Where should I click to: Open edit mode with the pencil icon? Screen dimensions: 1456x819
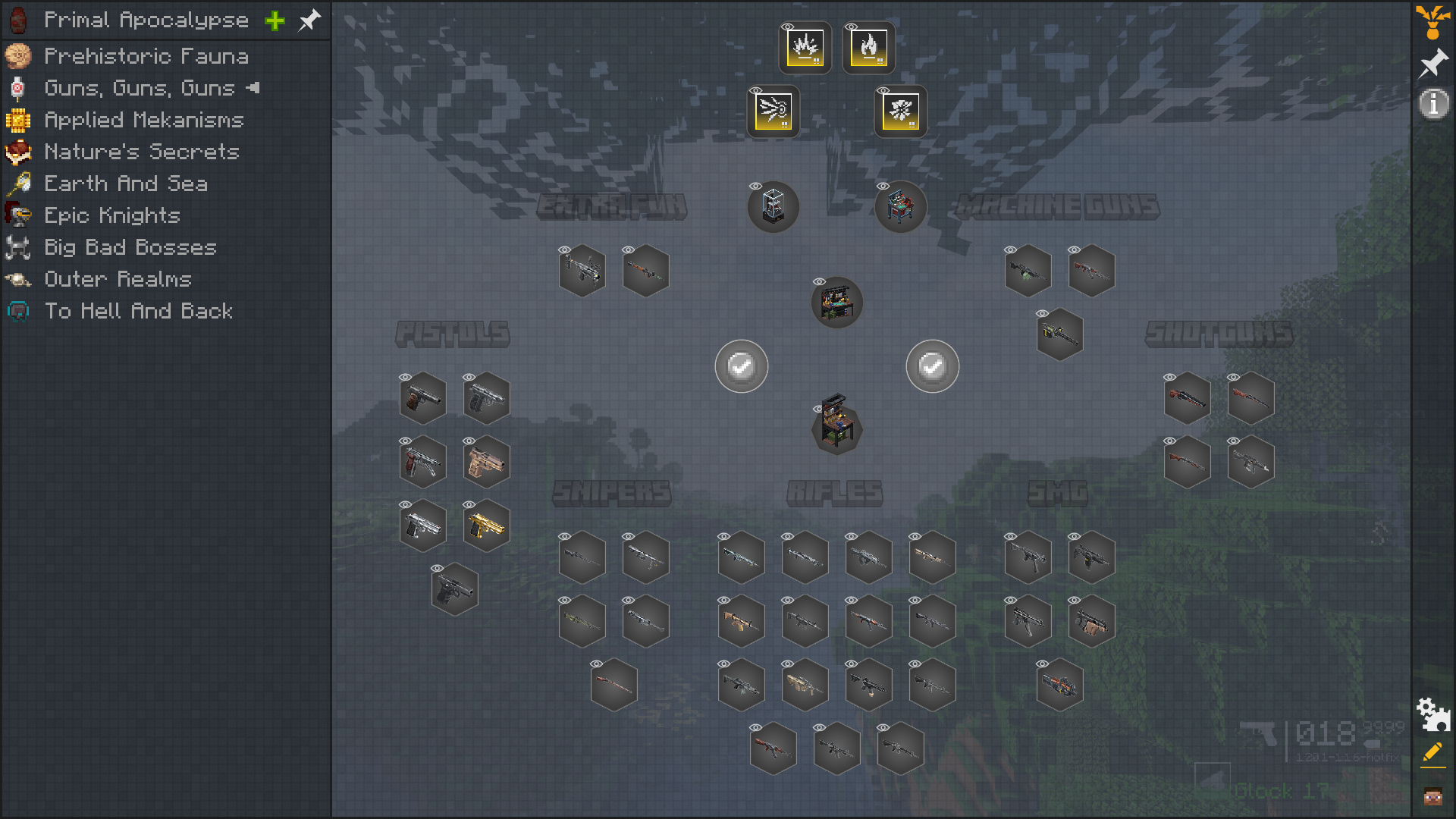click(x=1432, y=754)
